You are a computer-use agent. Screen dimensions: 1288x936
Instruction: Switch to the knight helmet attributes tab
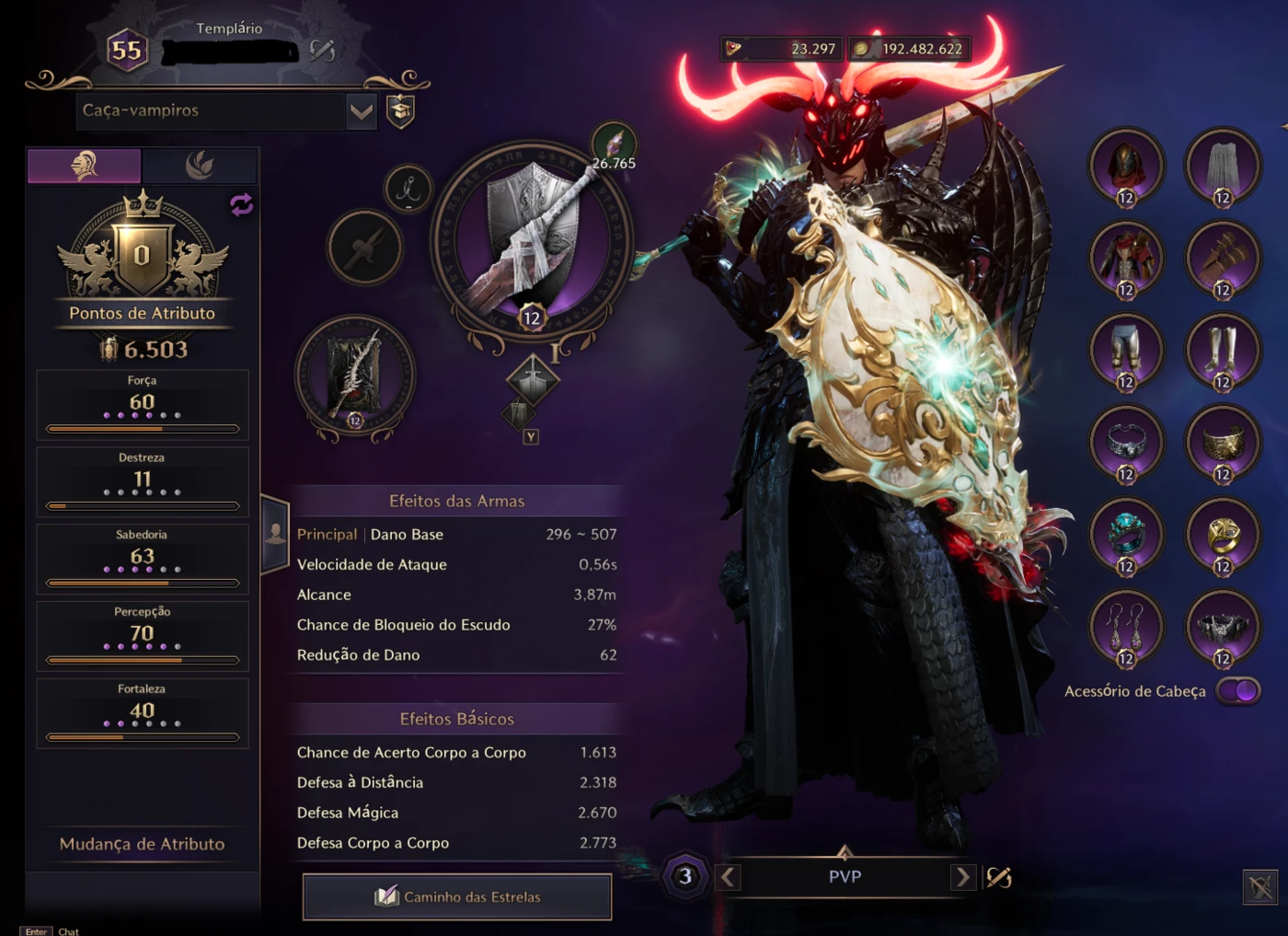[x=85, y=166]
